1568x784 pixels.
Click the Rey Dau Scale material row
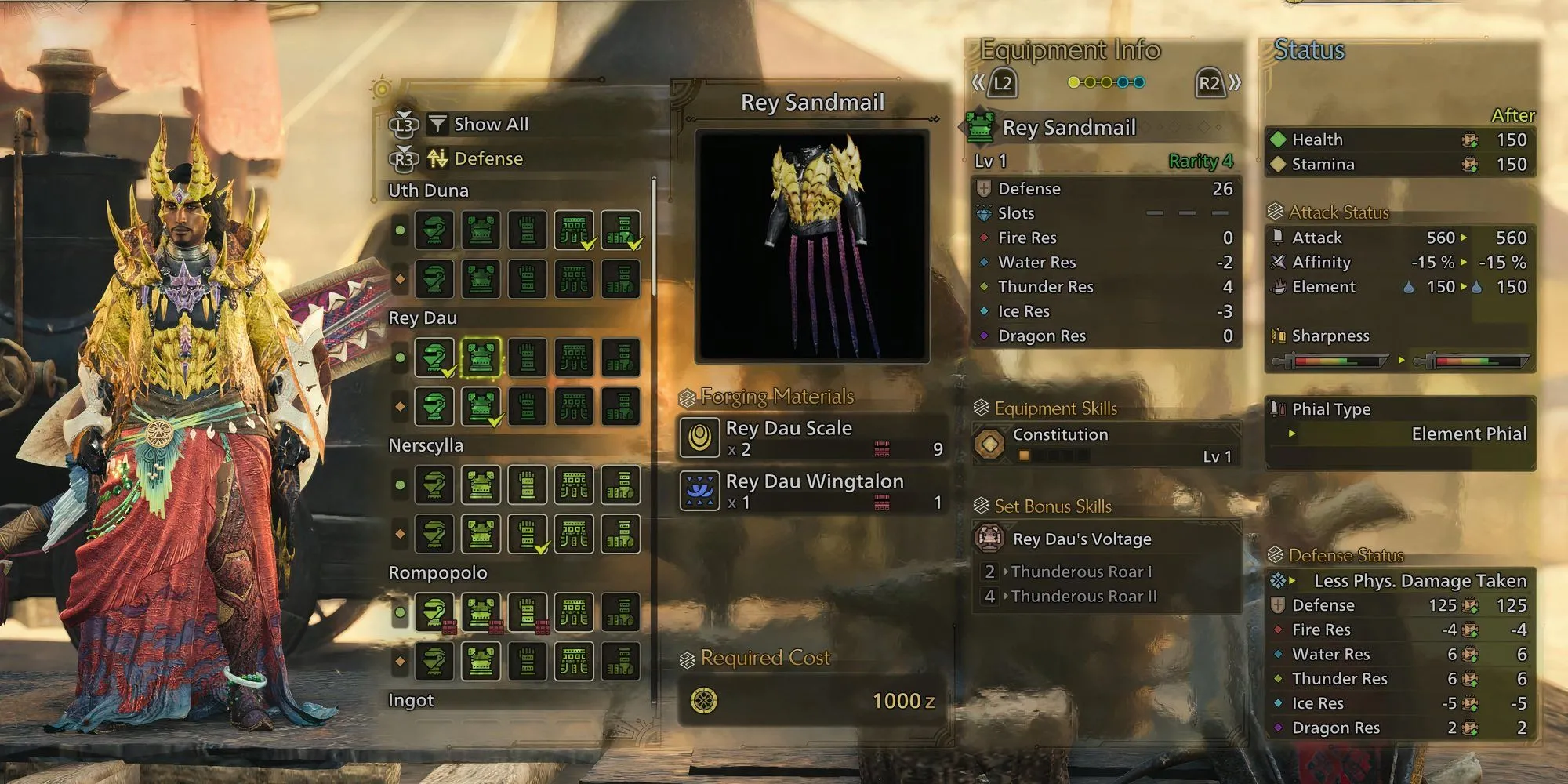click(x=812, y=437)
